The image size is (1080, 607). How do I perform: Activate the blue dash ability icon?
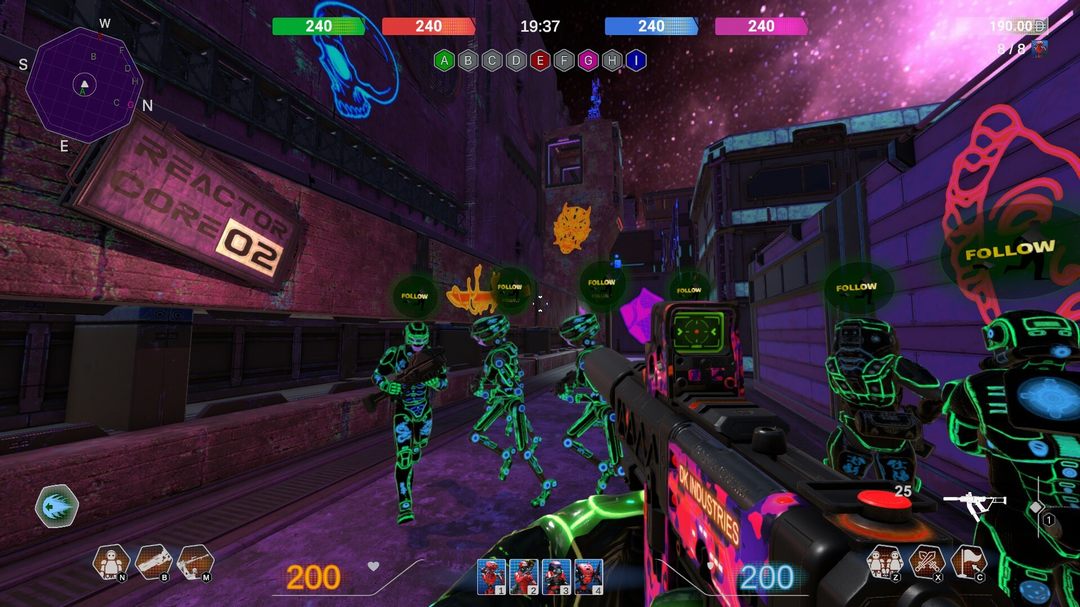[x=56, y=504]
